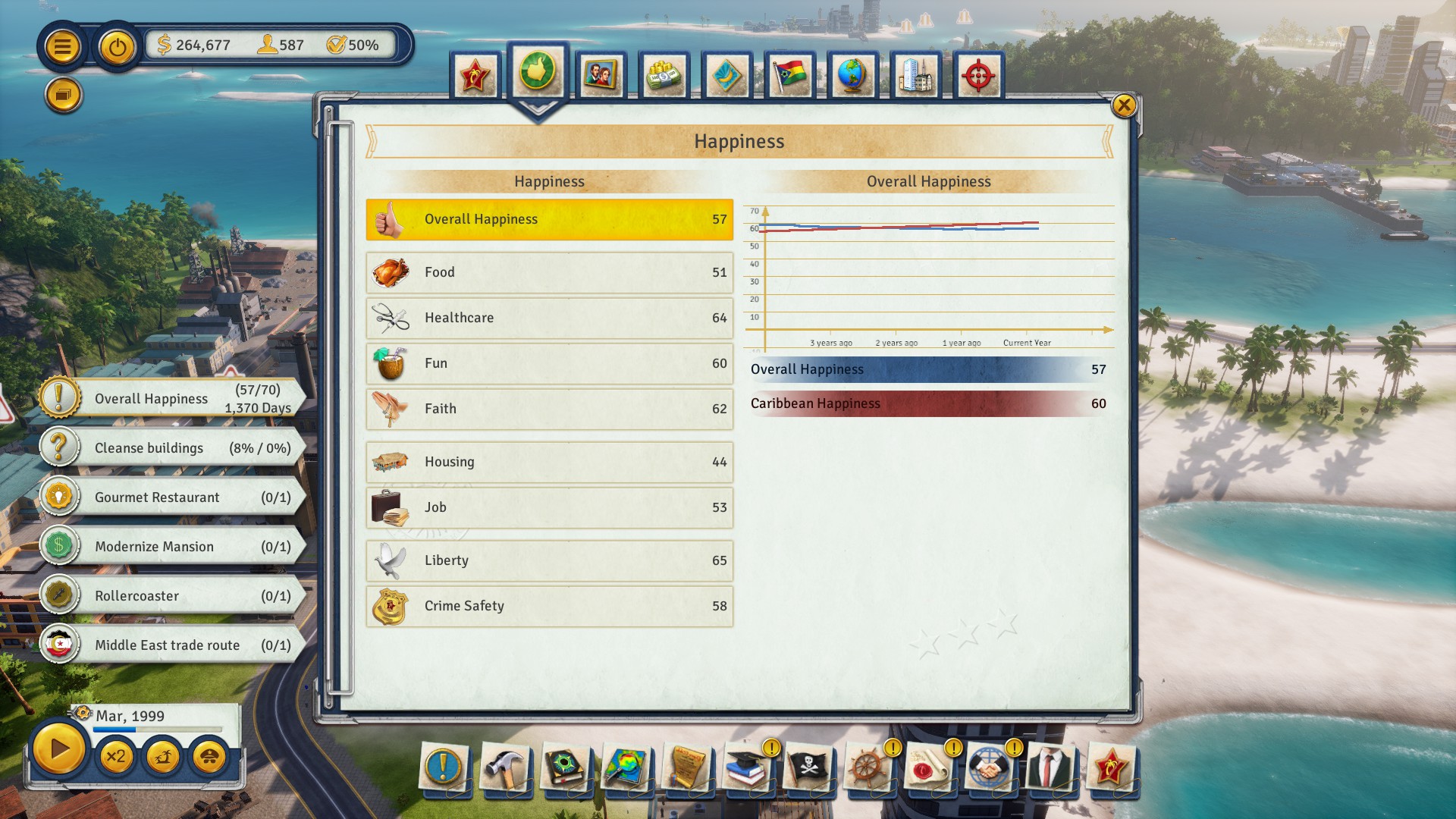This screenshot has height=819, width=1456.
Task: Select the Faith happiness entry
Action: pyautogui.click(x=549, y=409)
